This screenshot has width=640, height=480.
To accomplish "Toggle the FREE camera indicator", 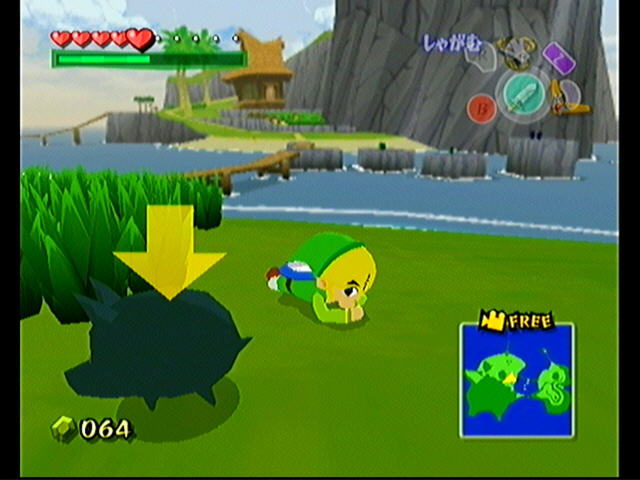I will click(516, 320).
